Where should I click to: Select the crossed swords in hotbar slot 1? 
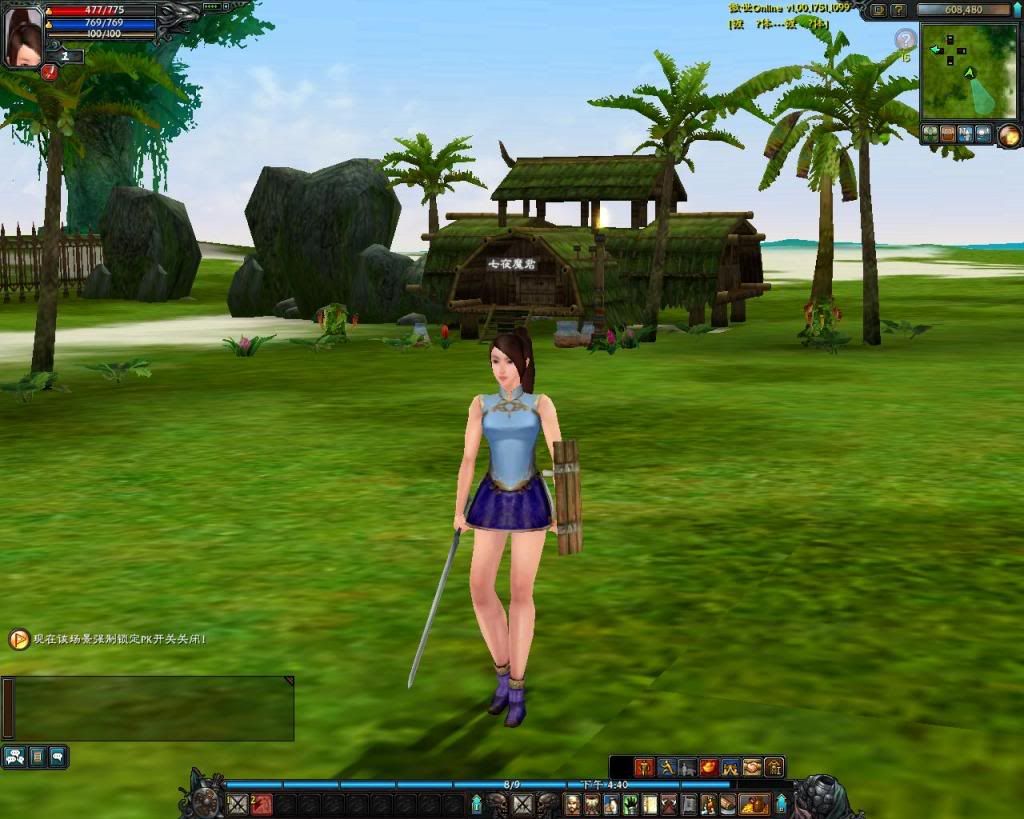237,804
